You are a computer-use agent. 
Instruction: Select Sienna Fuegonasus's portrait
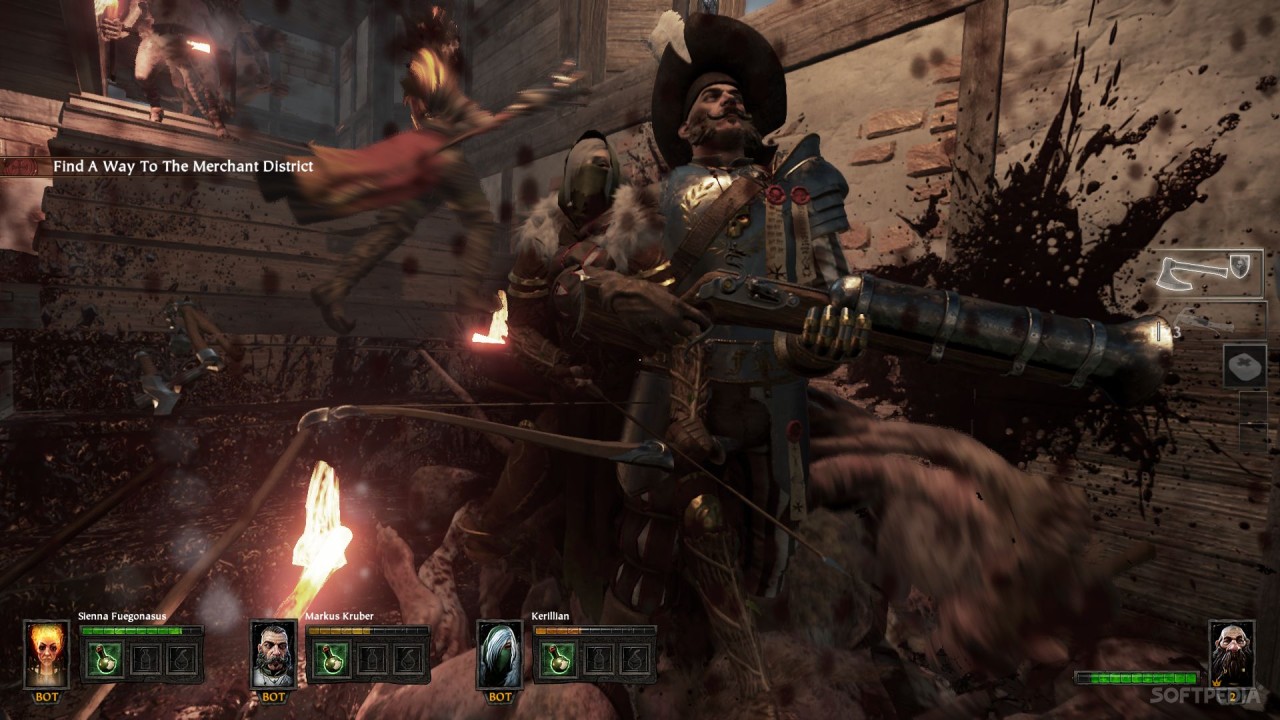pyautogui.click(x=46, y=654)
